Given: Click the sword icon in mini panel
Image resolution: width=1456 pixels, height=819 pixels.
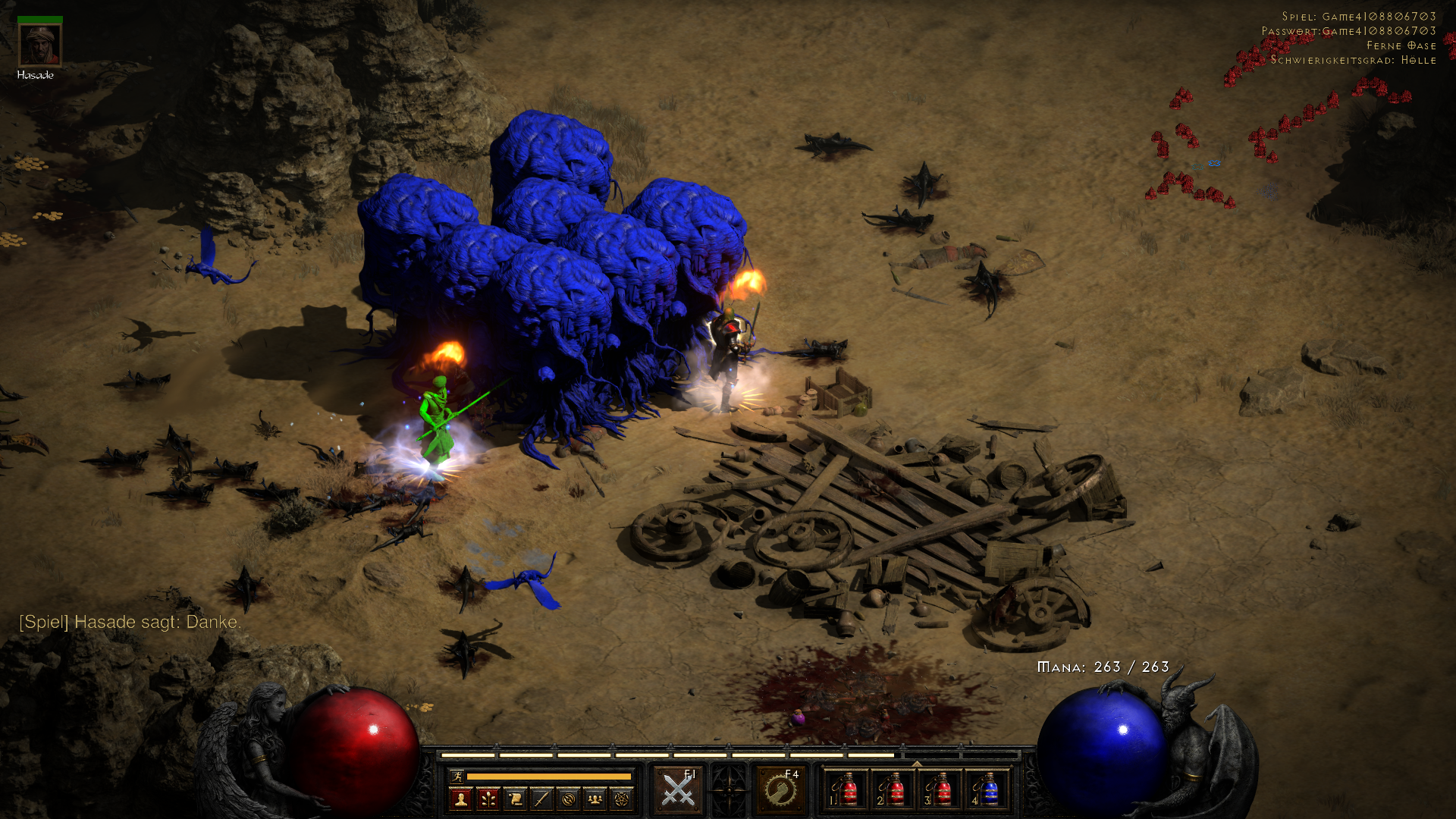Looking at the screenshot, I should point(541,799).
